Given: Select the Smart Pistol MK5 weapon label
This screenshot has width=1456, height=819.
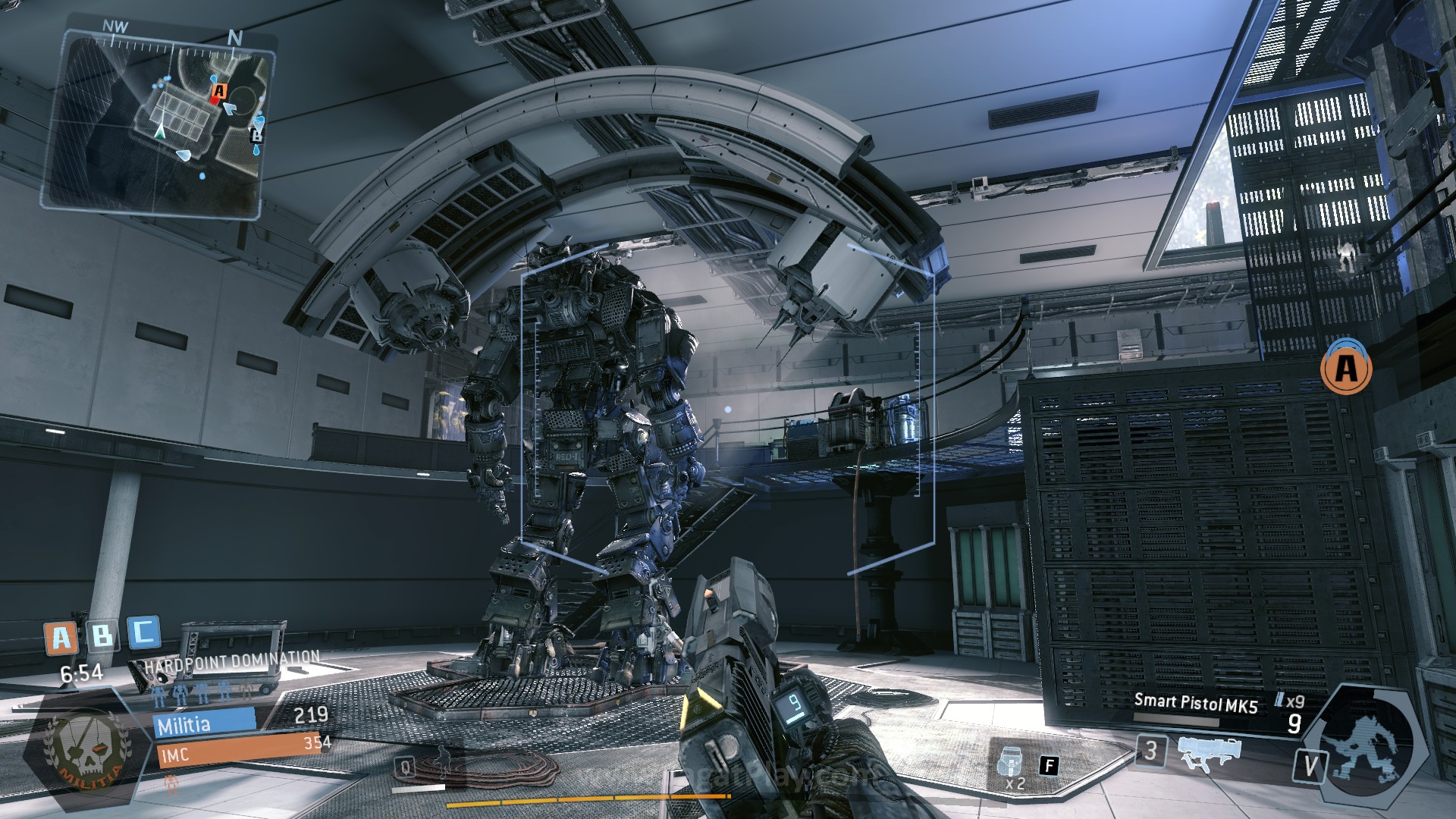Looking at the screenshot, I should (x=1195, y=703).
